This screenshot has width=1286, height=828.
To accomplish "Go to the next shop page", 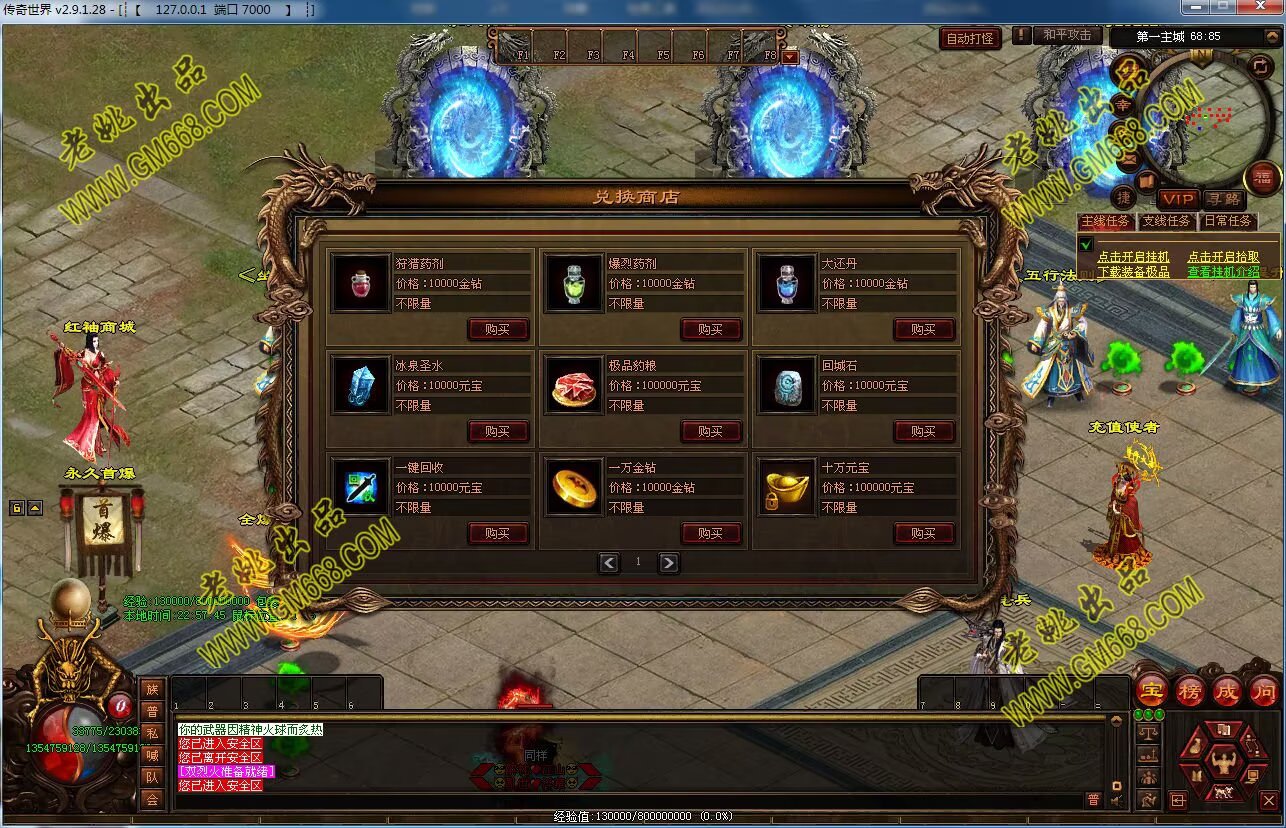I will point(668,563).
